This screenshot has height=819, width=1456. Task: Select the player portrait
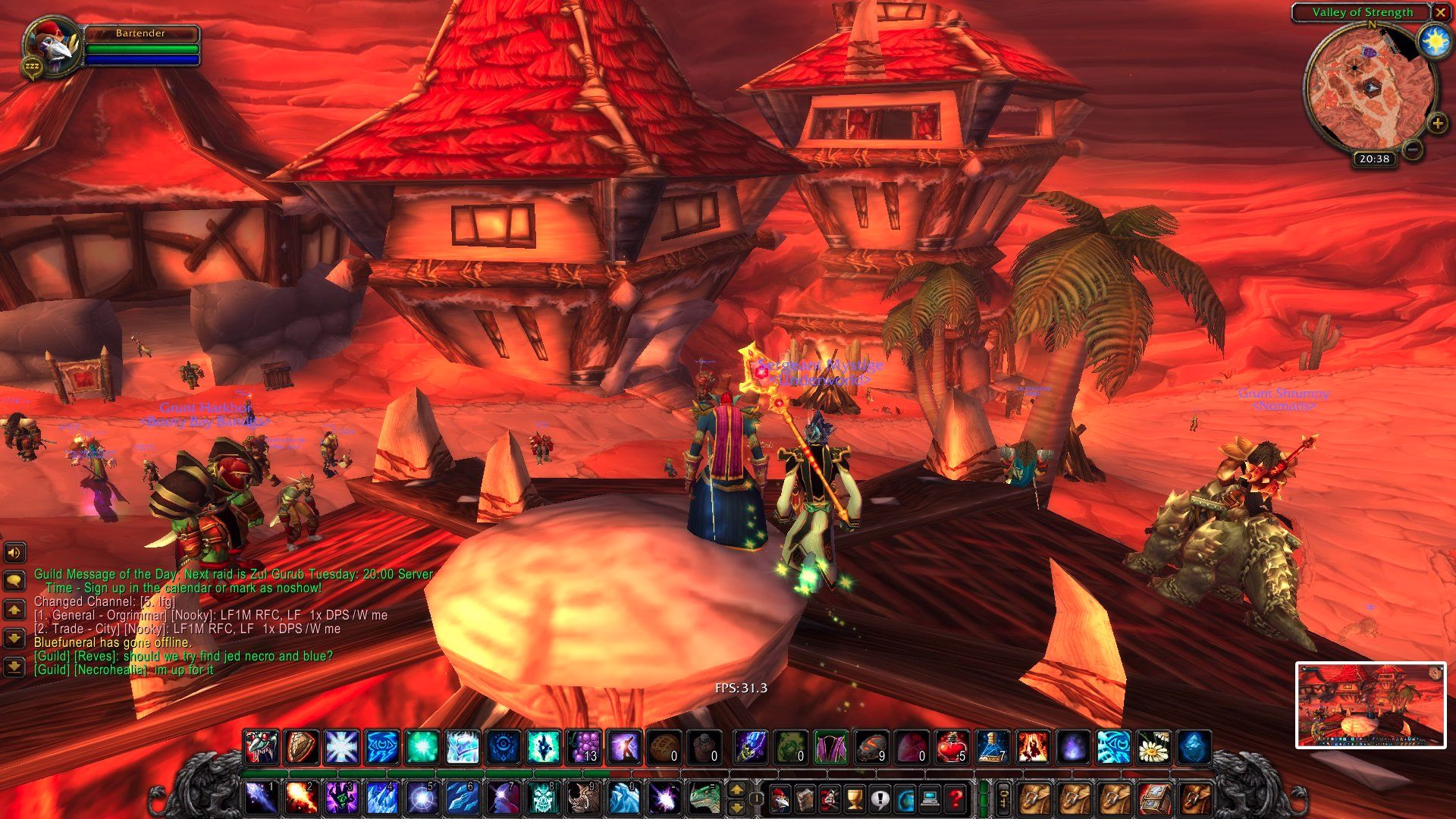(52, 45)
